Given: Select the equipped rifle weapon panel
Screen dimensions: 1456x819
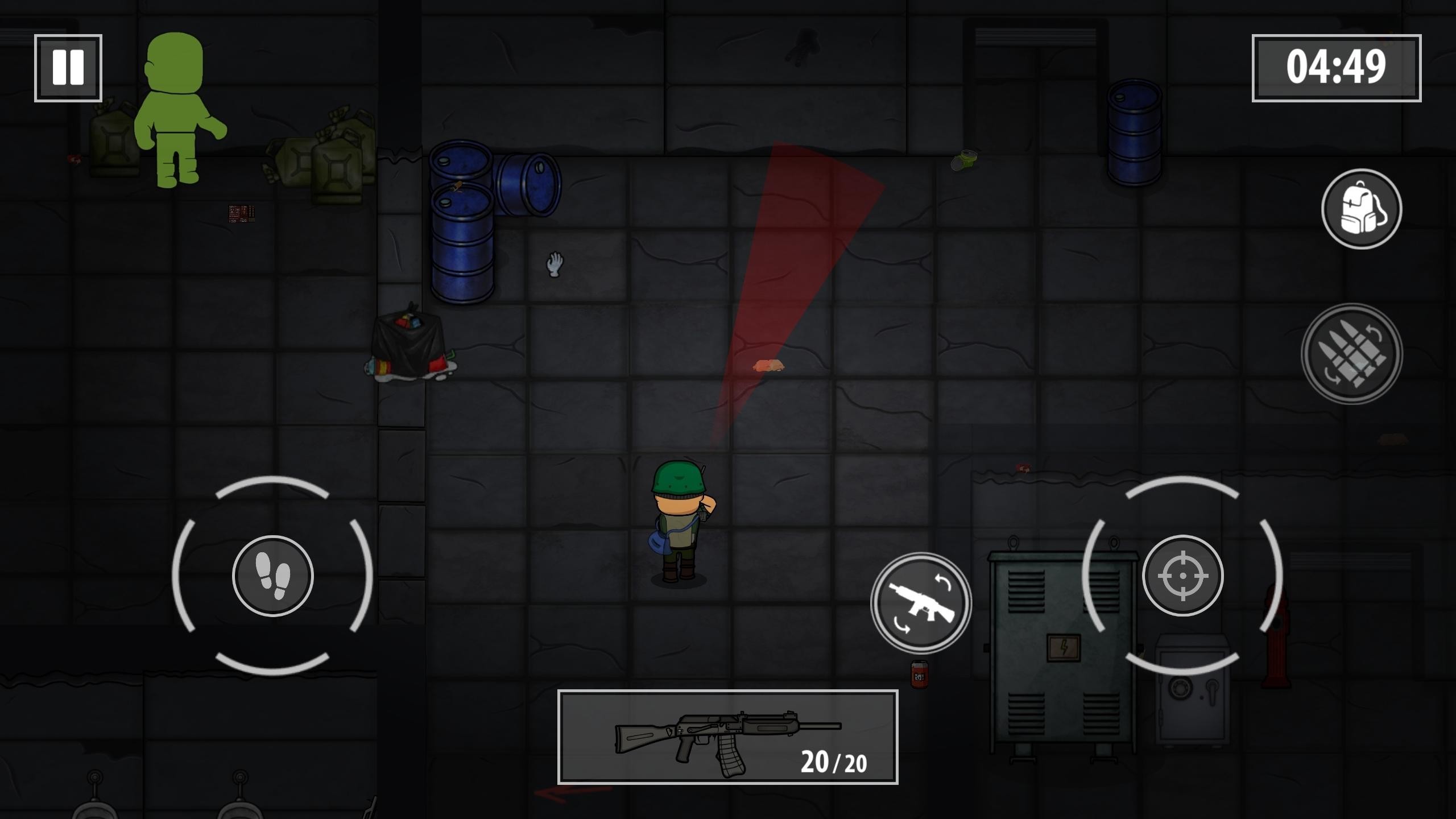Looking at the screenshot, I should 727,737.
